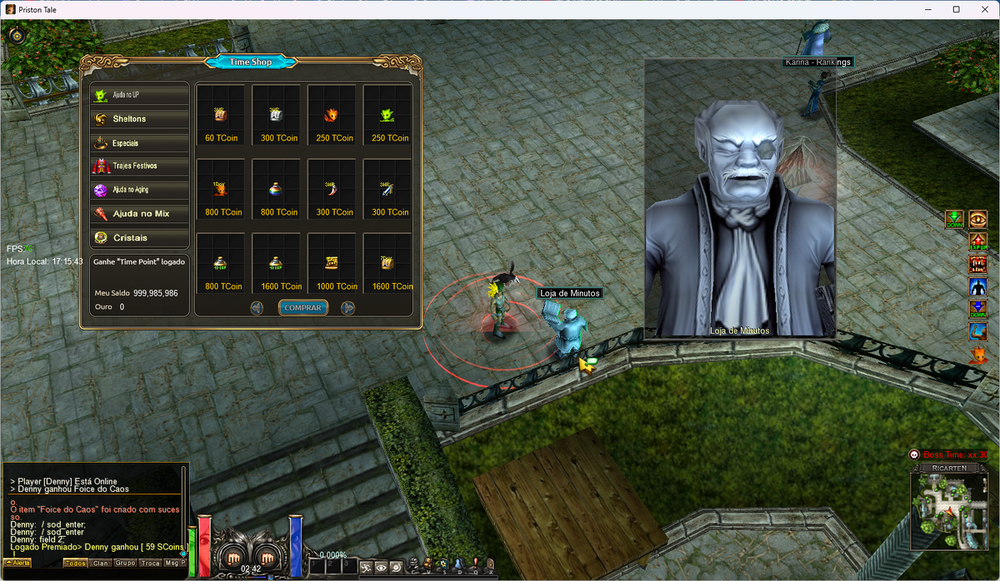Choose the Trajes Festivos category
This screenshot has height=581, width=1000.
click(x=139, y=166)
